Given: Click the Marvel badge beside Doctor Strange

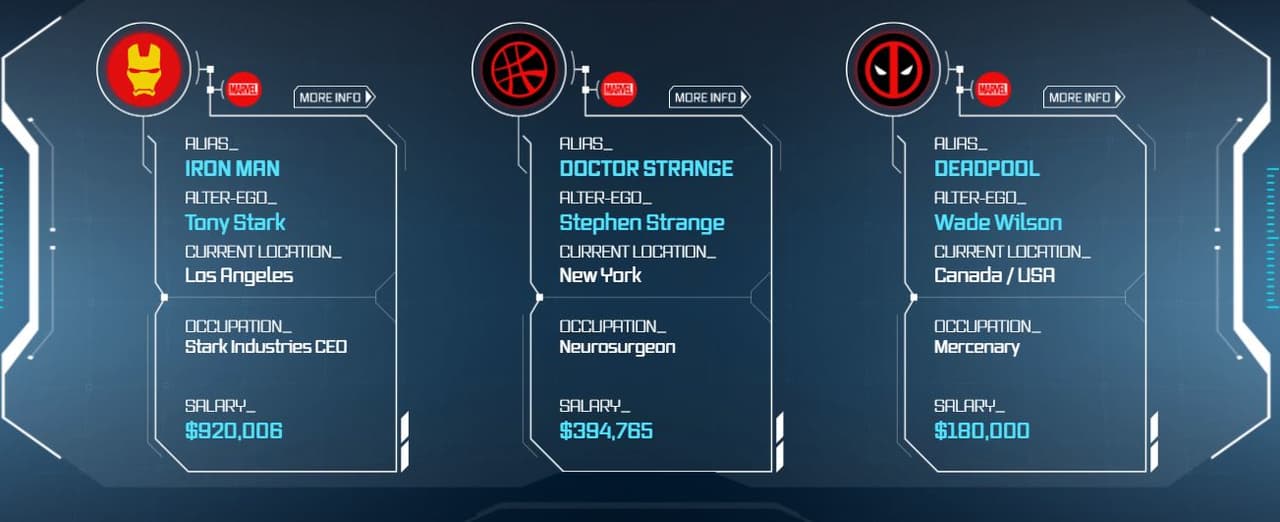Looking at the screenshot, I should pos(619,89).
